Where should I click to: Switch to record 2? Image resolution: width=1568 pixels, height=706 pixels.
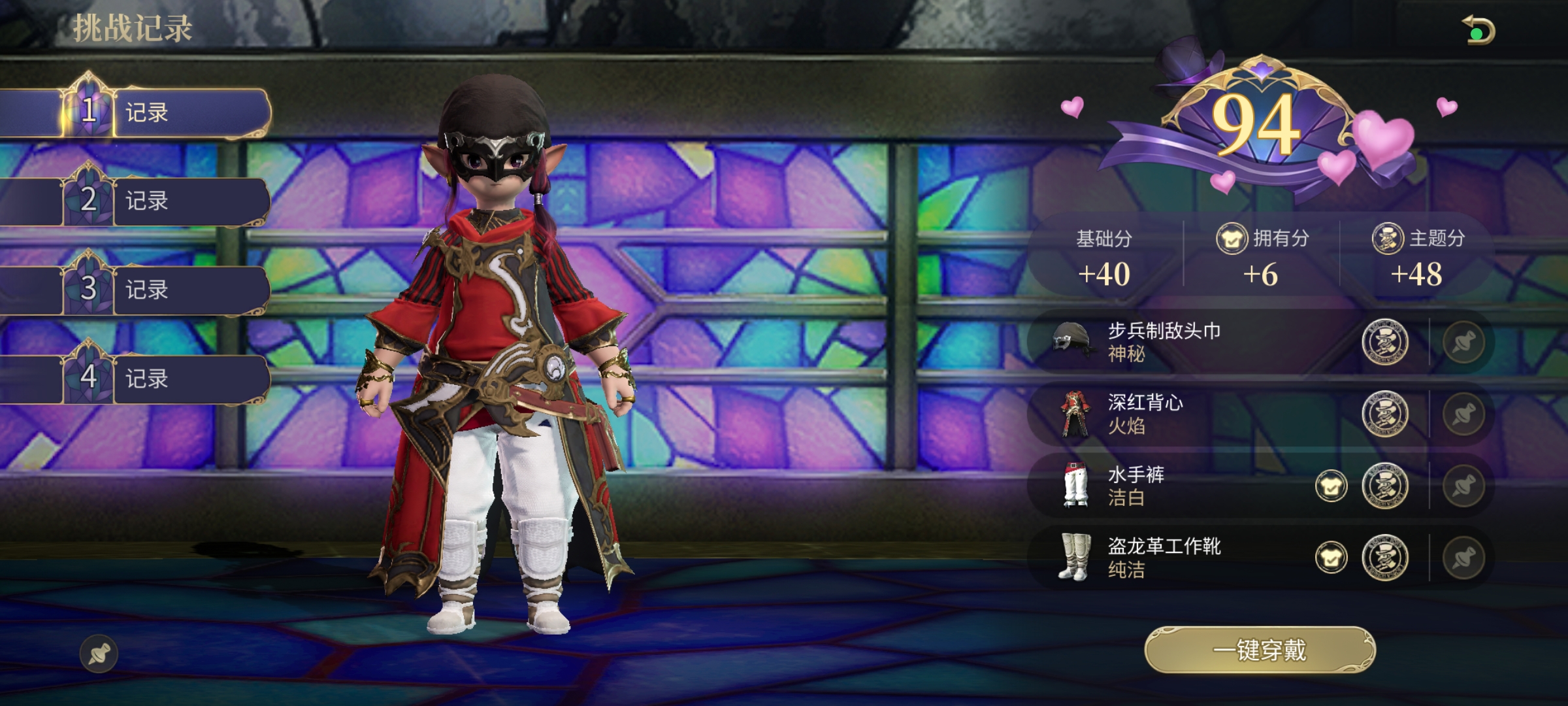point(163,201)
